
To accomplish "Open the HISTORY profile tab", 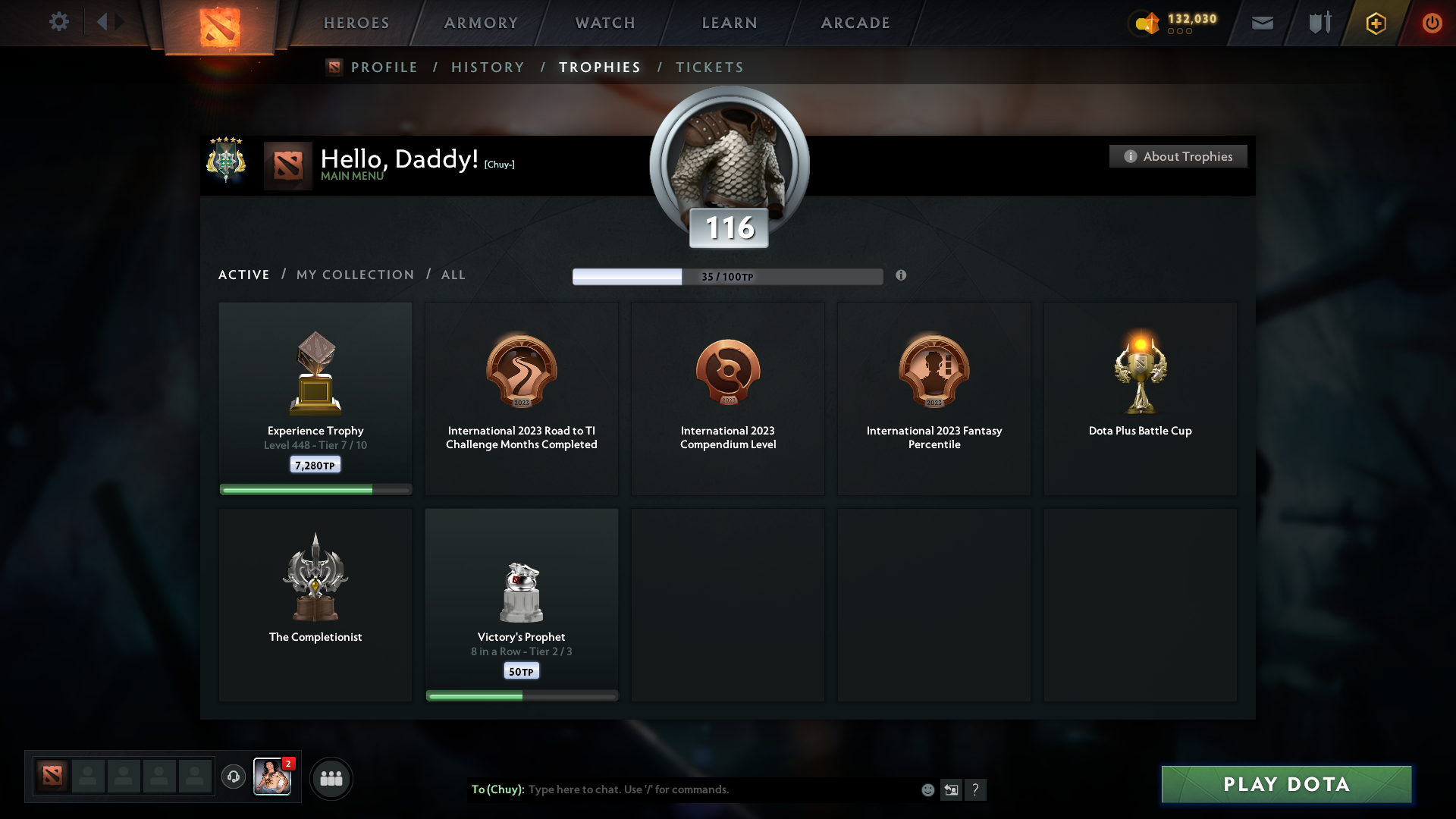I will coord(488,67).
